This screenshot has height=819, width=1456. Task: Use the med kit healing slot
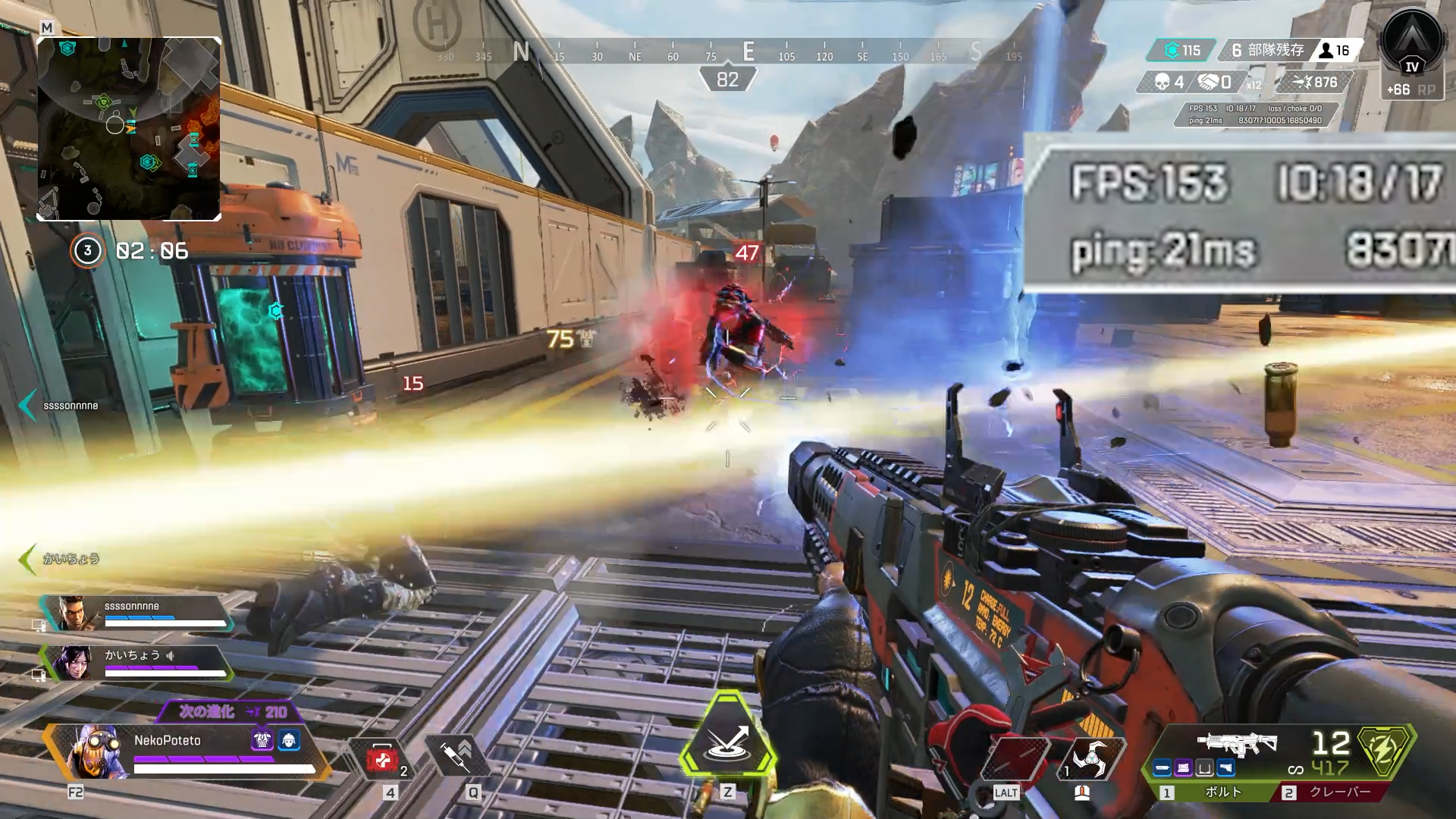(x=382, y=758)
